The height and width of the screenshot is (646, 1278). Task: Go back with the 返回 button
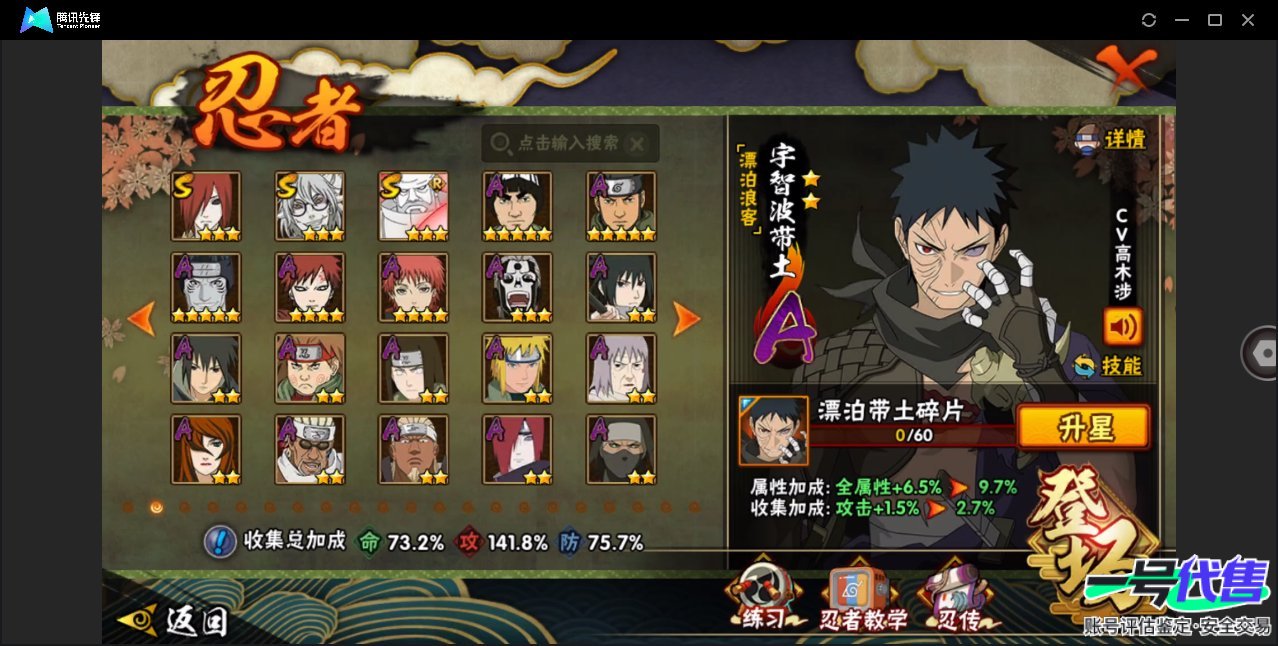173,621
